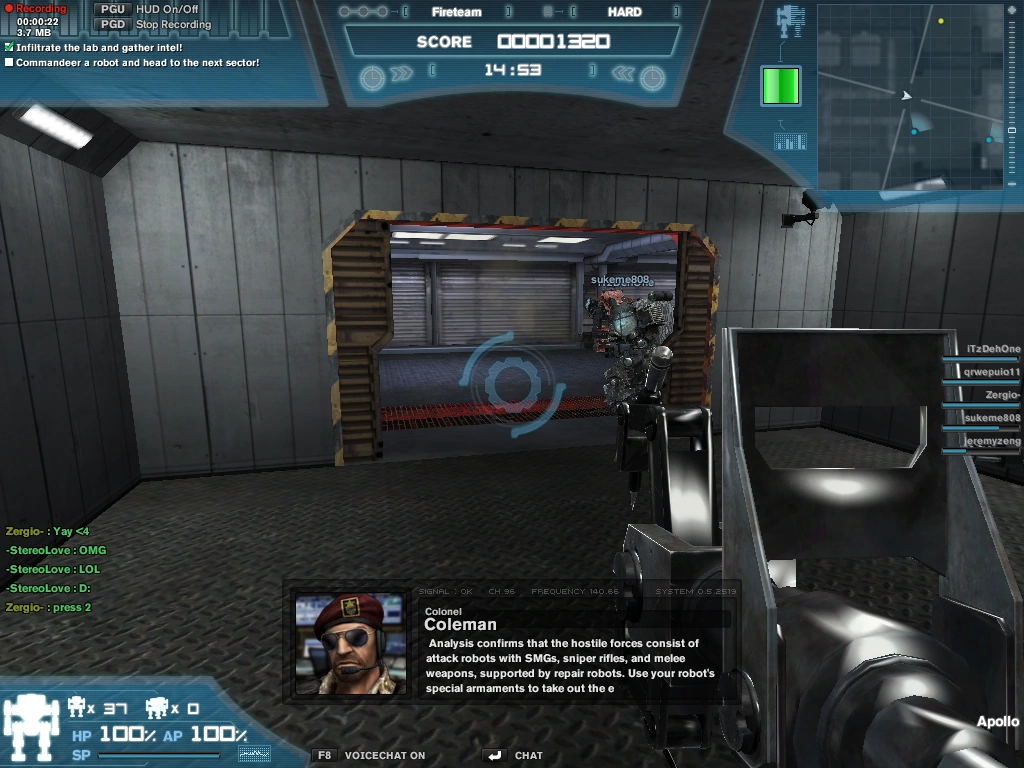The image size is (1024, 768).
Task: Select jeremyzeng in the squad list
Action: point(992,441)
